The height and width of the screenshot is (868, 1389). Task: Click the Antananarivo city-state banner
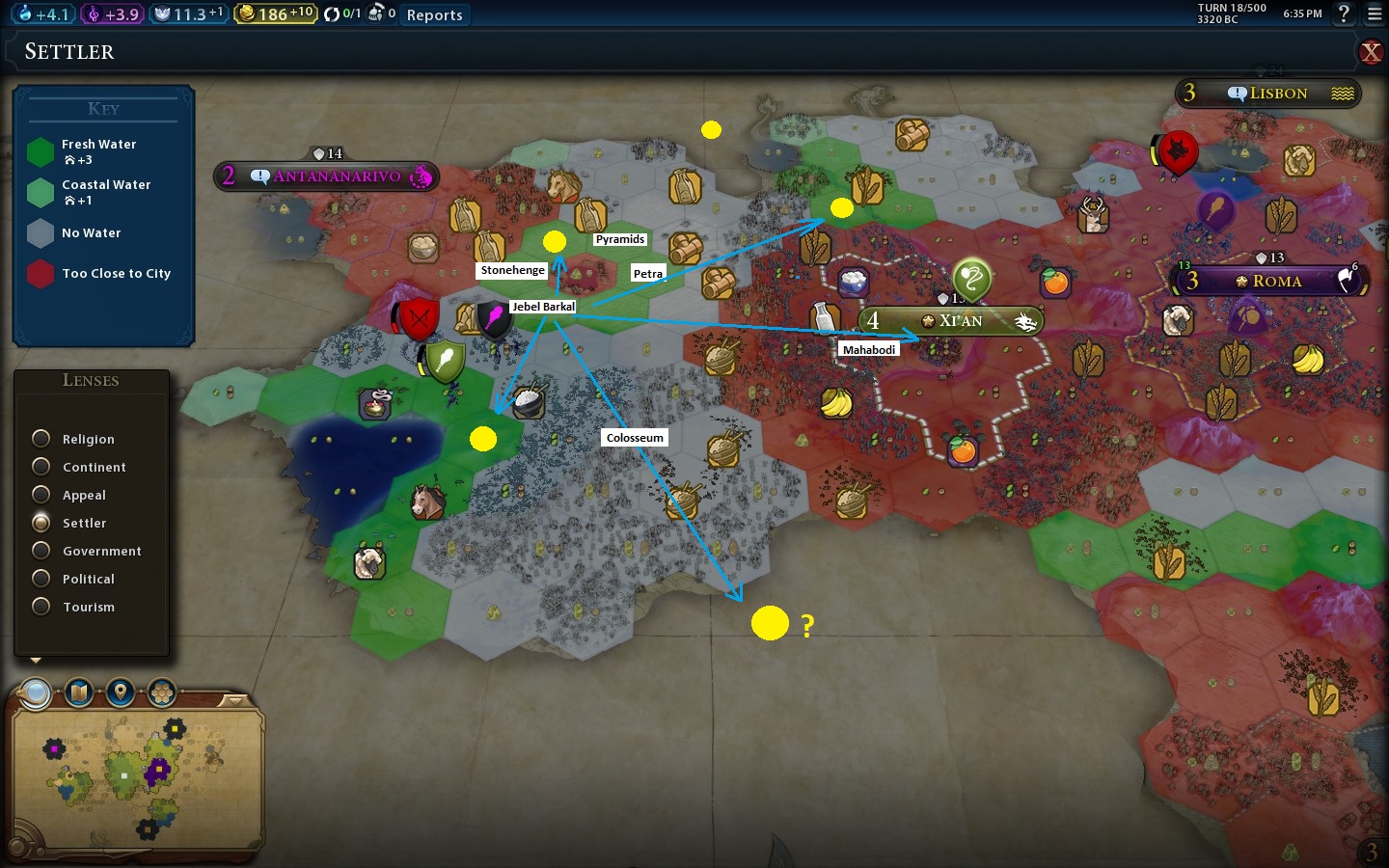tap(328, 176)
